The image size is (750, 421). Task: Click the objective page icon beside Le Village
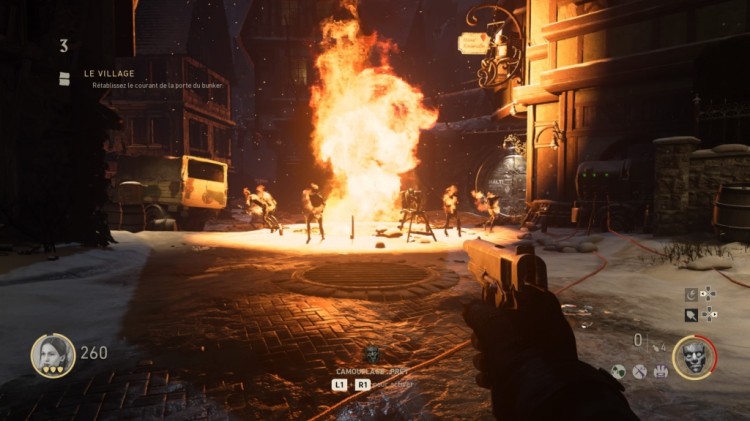pyautogui.click(x=64, y=78)
